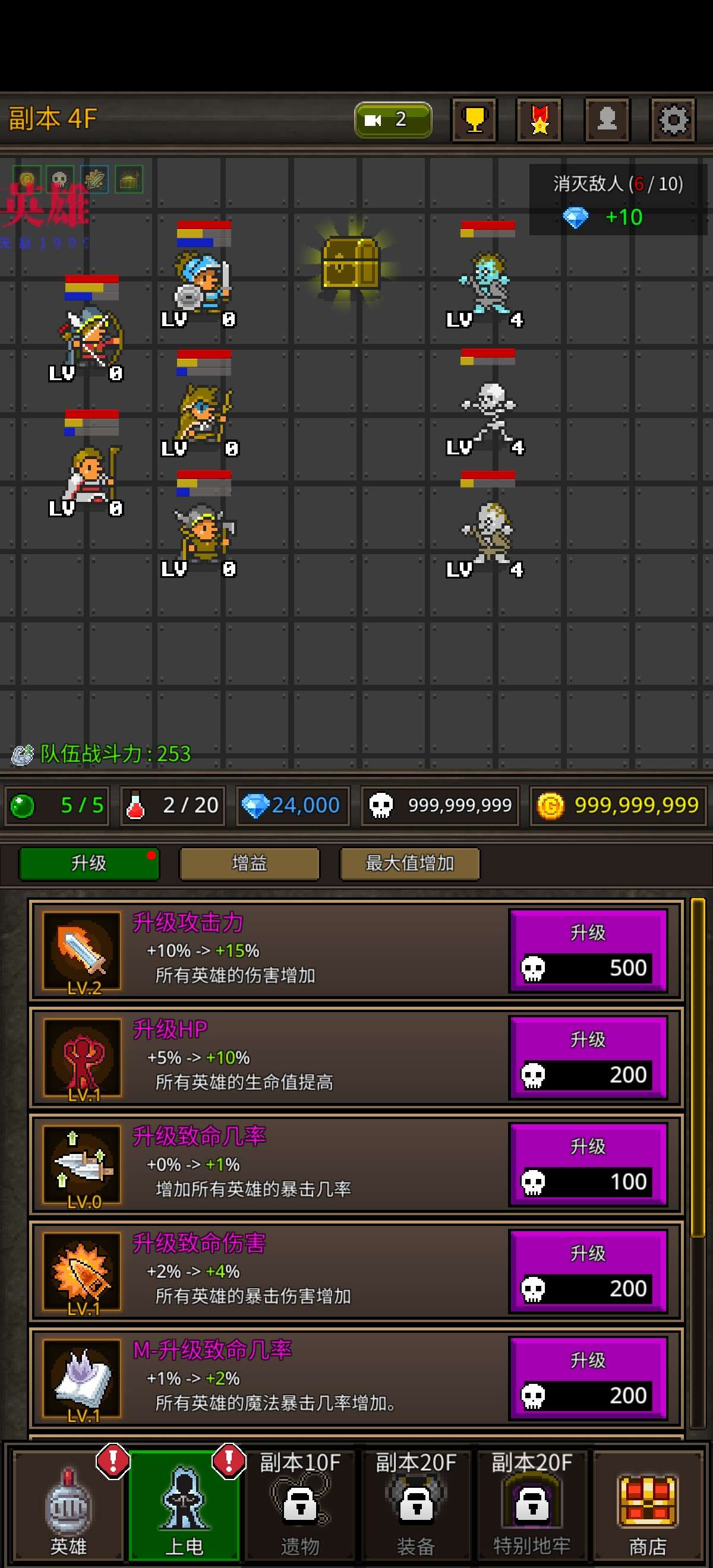
Task: Open the gold trophy achievements
Action: [x=474, y=120]
